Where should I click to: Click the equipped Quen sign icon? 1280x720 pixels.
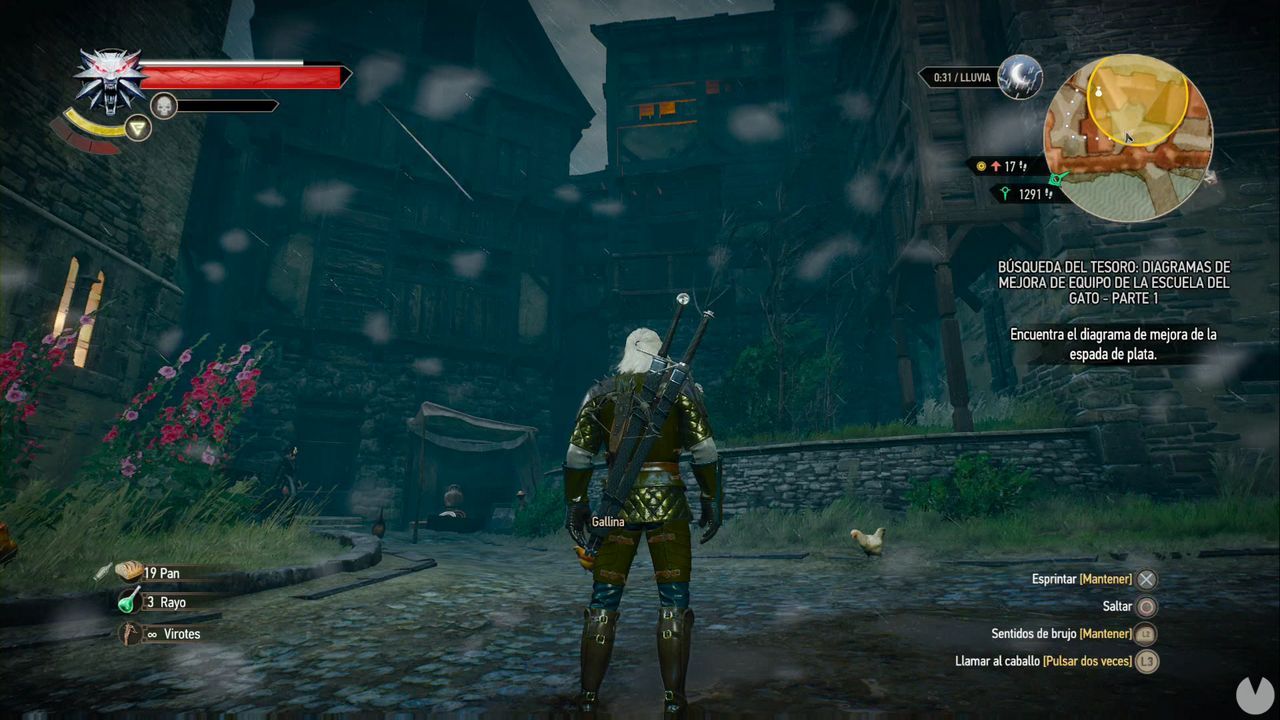coord(140,128)
